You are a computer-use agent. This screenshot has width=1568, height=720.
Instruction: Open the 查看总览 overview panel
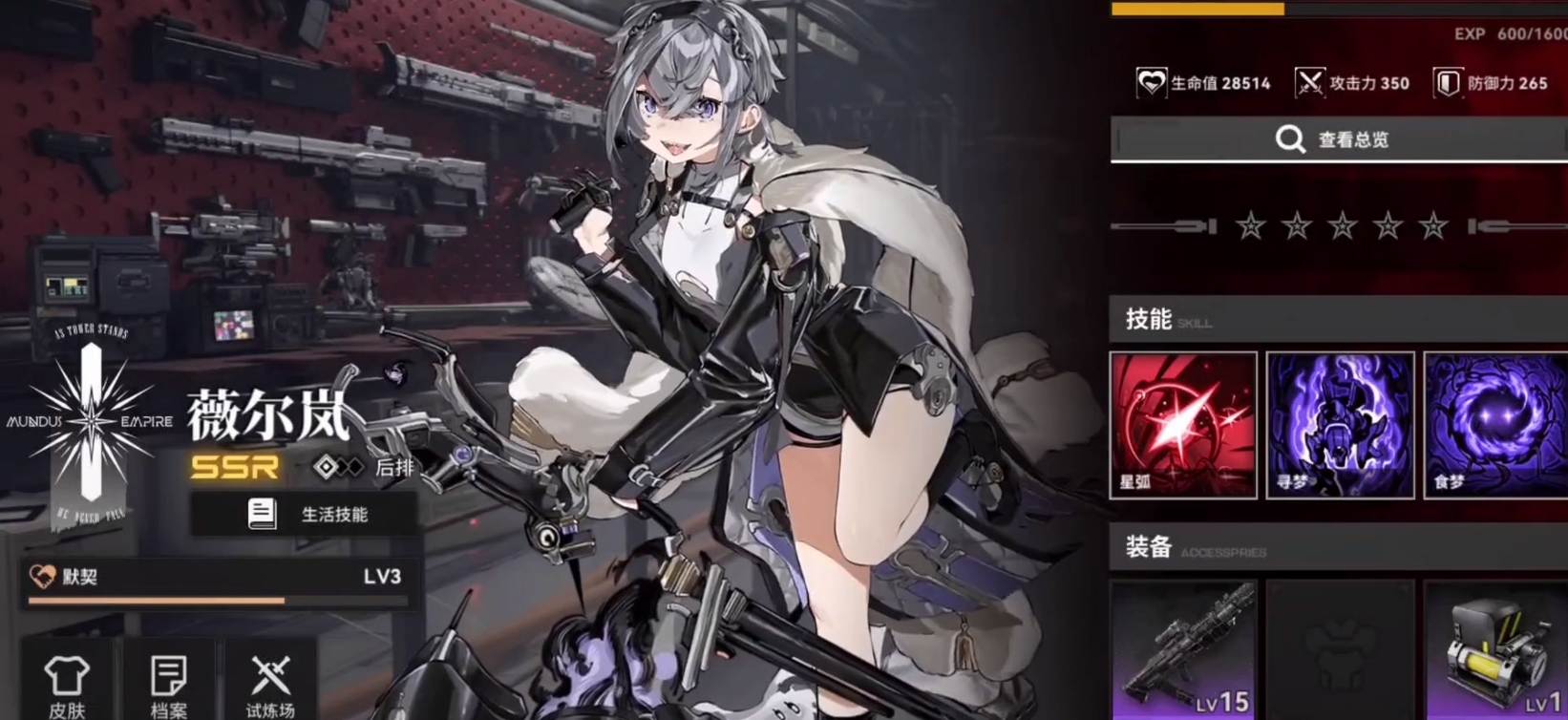click(1337, 140)
